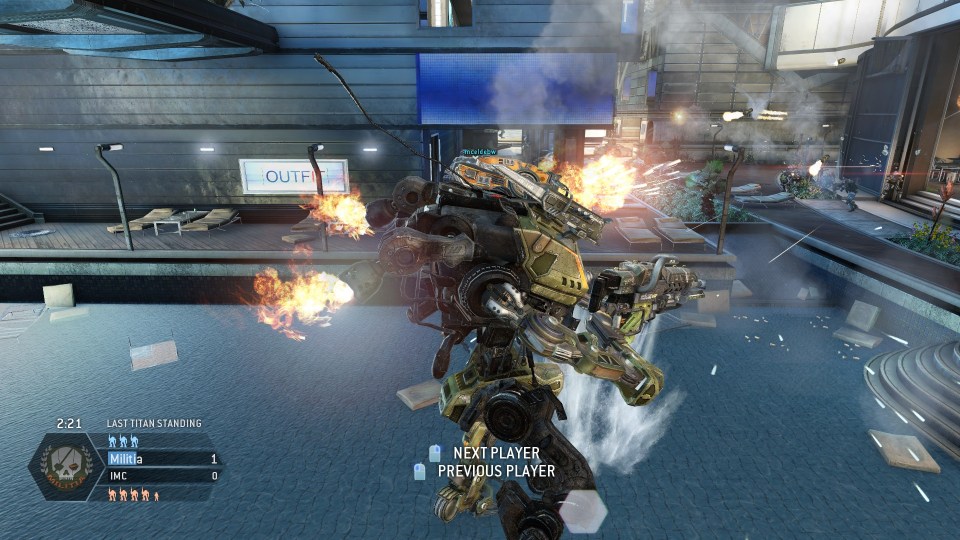Viewport: 960px width, 540px height.
Task: Click the skull faction emblem
Action: pos(66,466)
